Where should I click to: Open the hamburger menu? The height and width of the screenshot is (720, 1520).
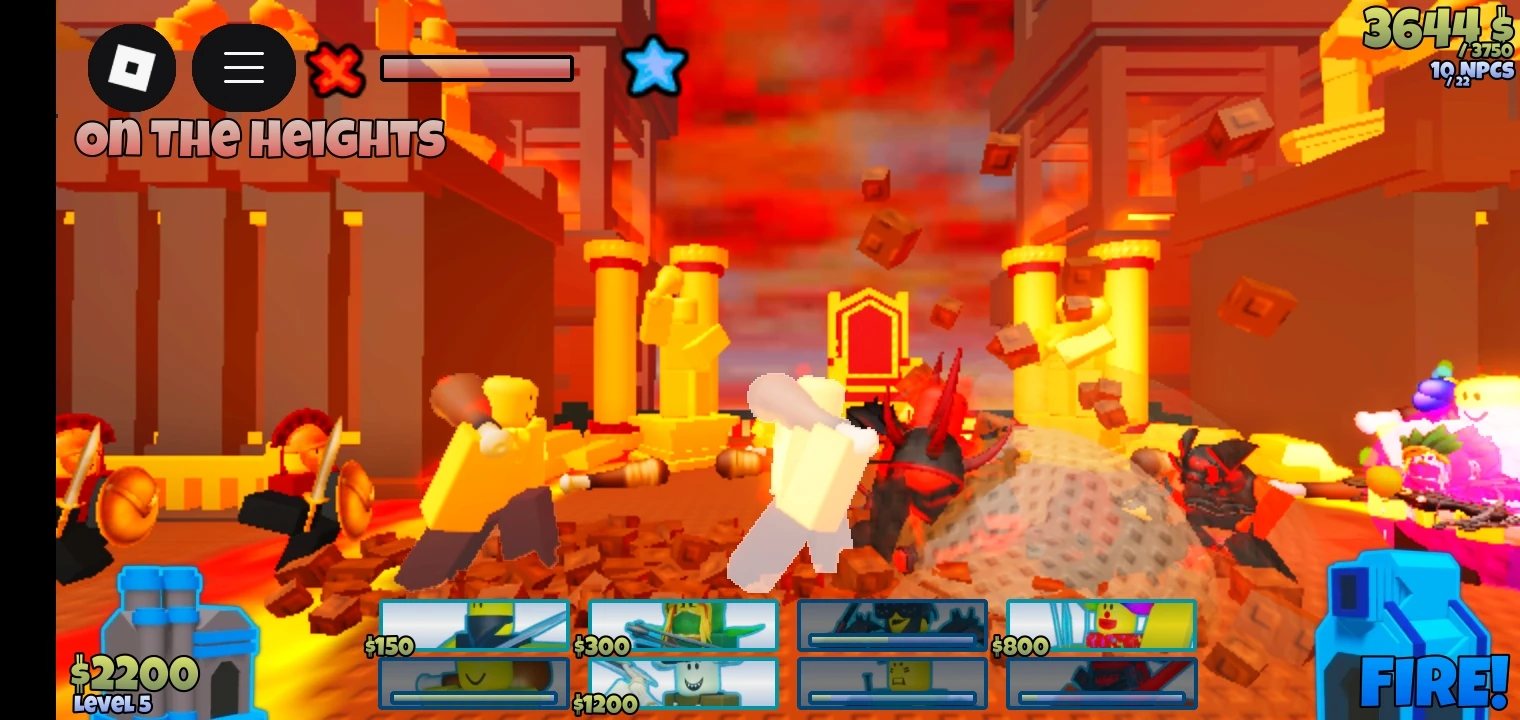pos(244,67)
